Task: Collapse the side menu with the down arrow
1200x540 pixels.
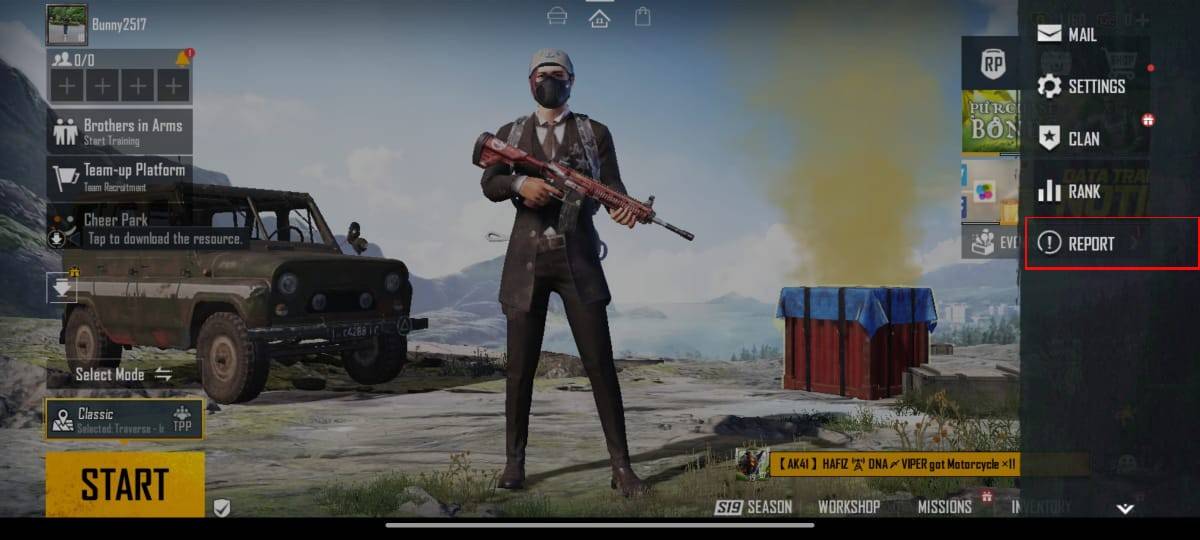Action: click(x=1125, y=509)
